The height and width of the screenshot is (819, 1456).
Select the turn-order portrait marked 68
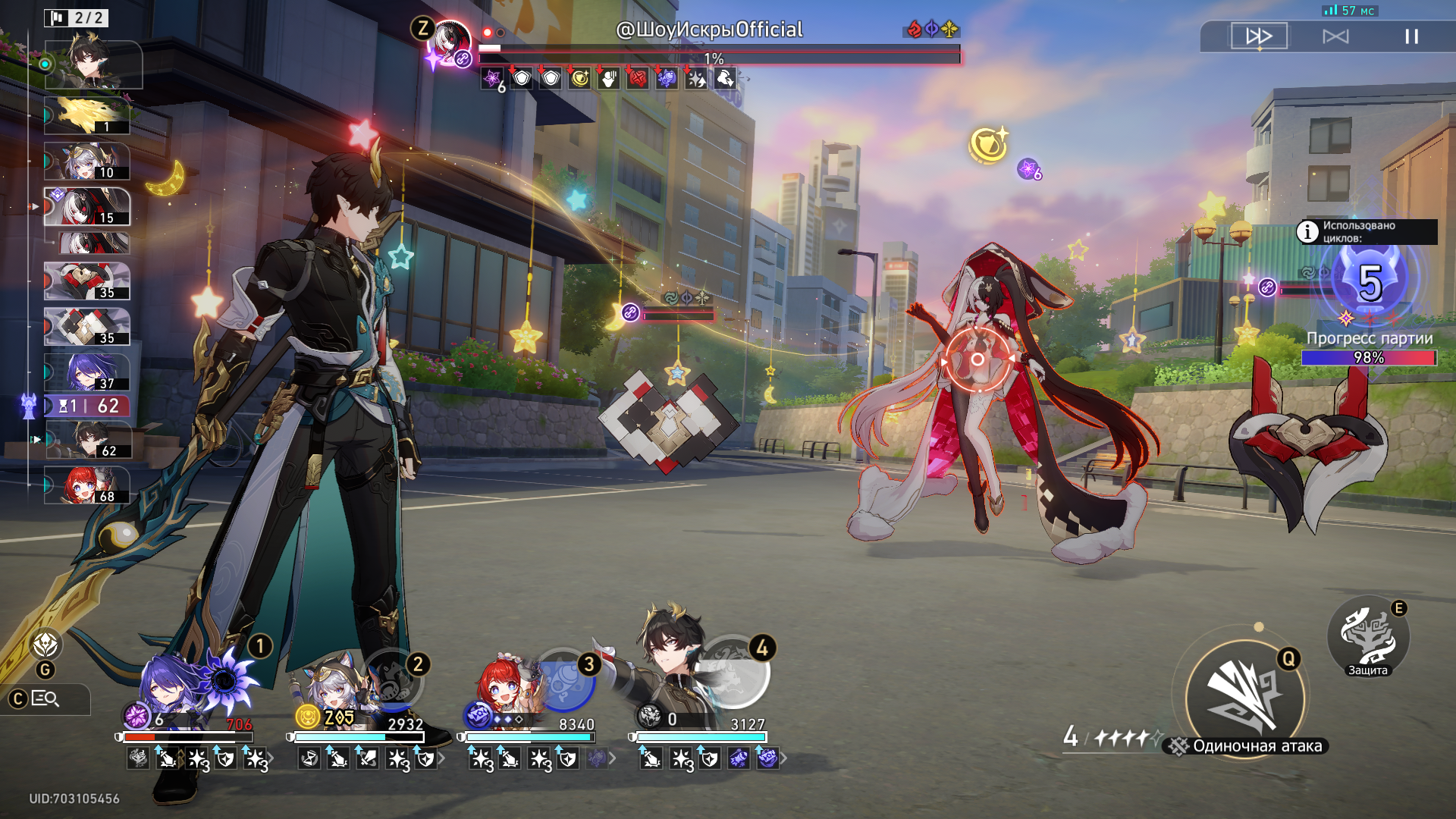click(86, 485)
